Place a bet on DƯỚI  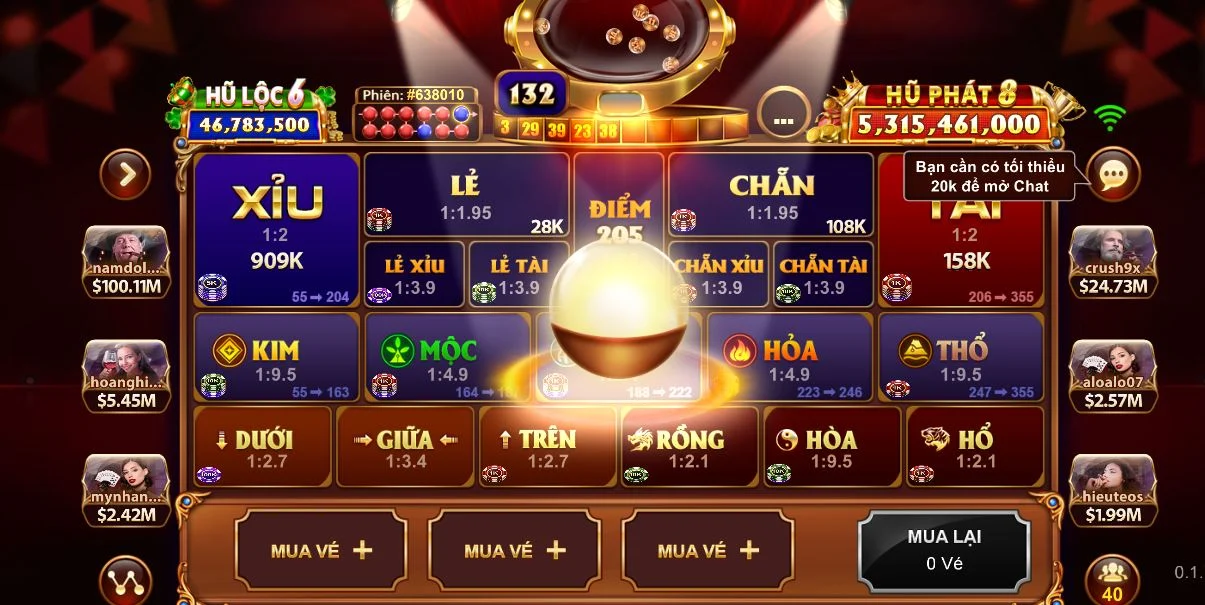pos(262,447)
